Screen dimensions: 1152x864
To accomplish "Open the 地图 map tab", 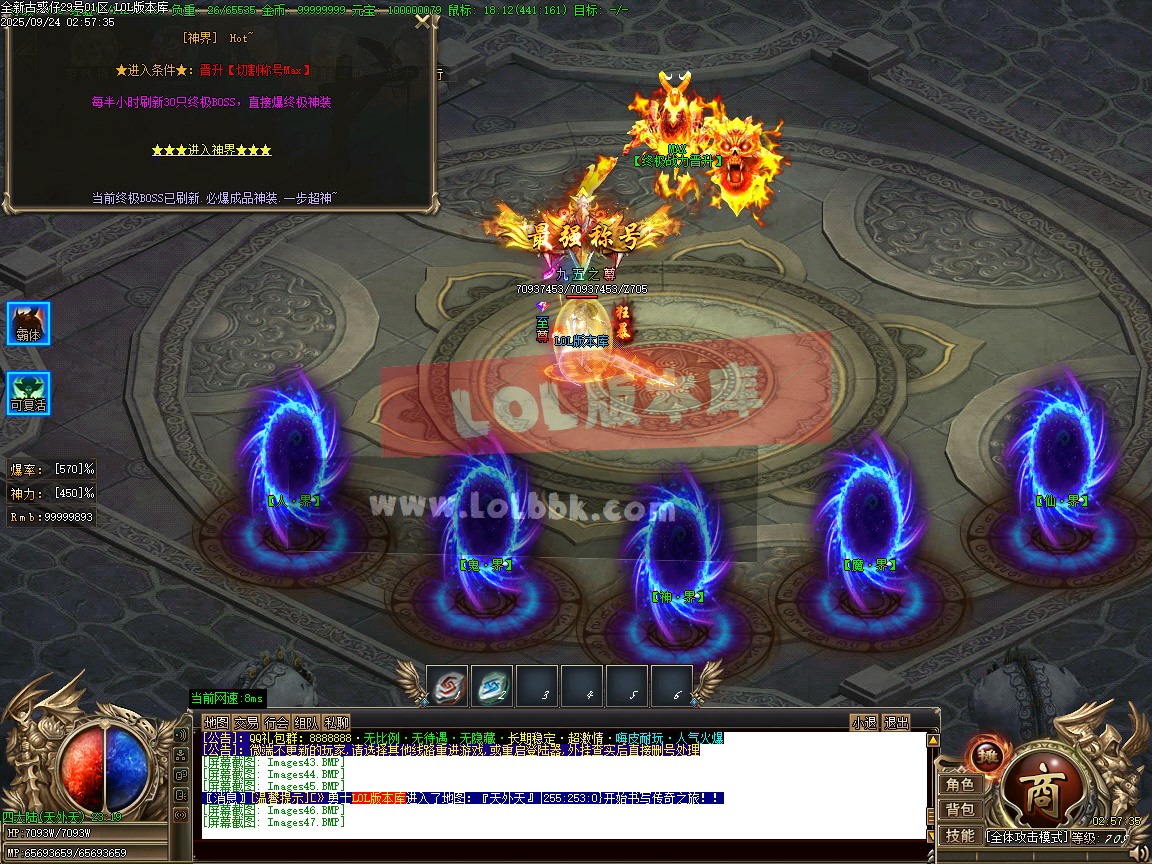I will (216, 722).
